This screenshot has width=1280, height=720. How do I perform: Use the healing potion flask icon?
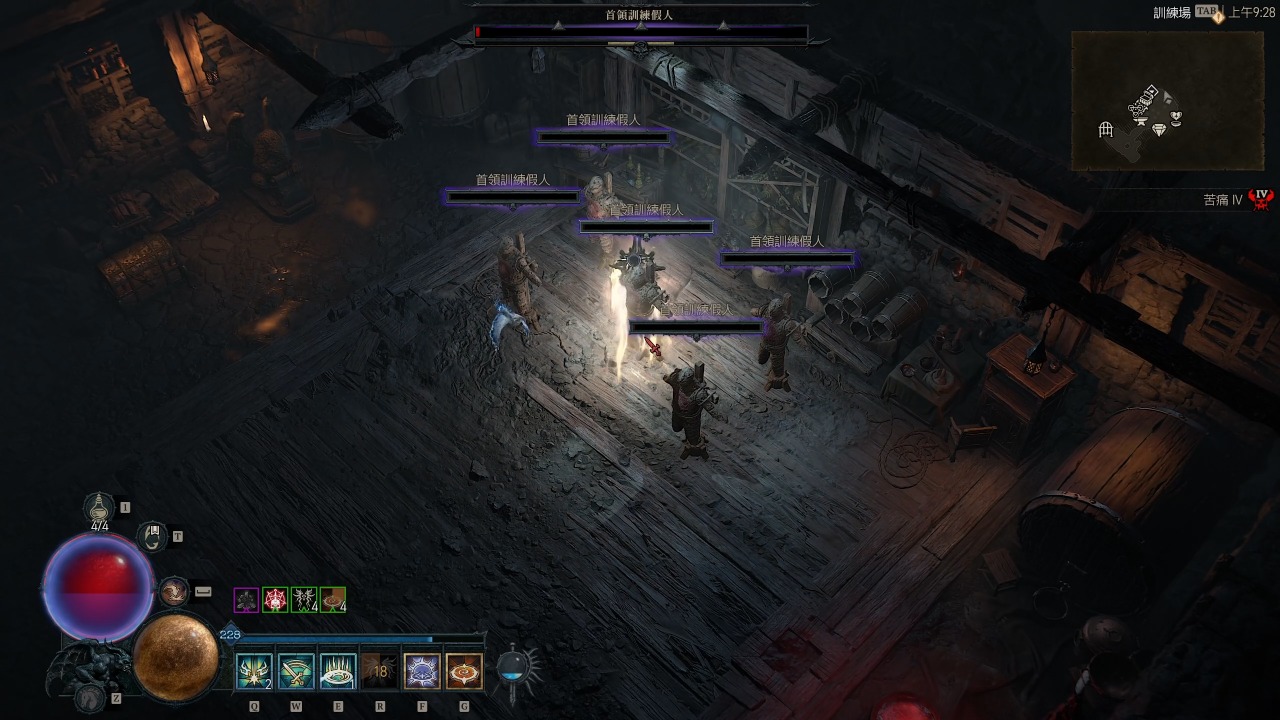tap(99, 508)
